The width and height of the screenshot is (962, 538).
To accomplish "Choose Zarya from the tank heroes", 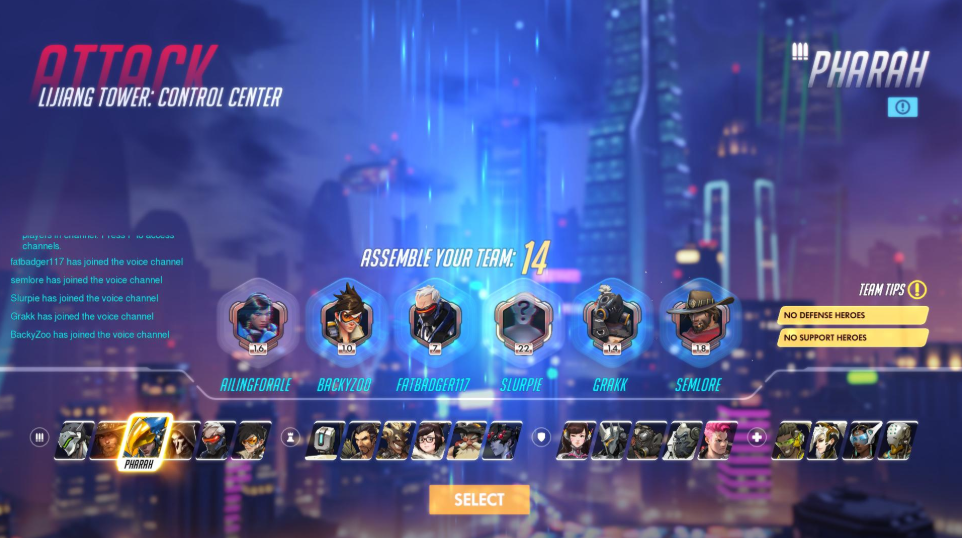I will point(717,440).
